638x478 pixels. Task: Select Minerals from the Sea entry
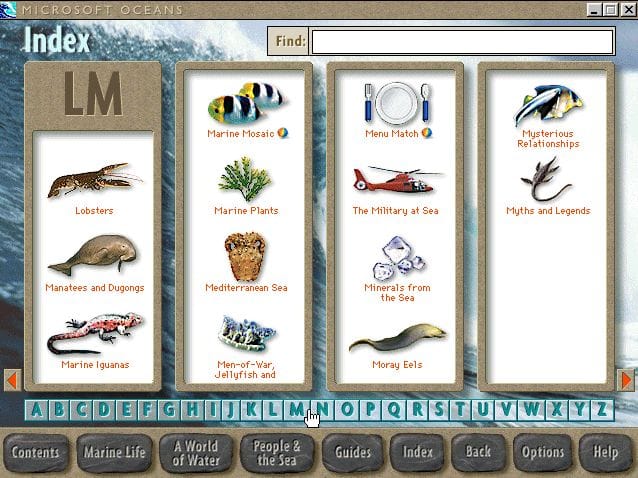click(397, 265)
